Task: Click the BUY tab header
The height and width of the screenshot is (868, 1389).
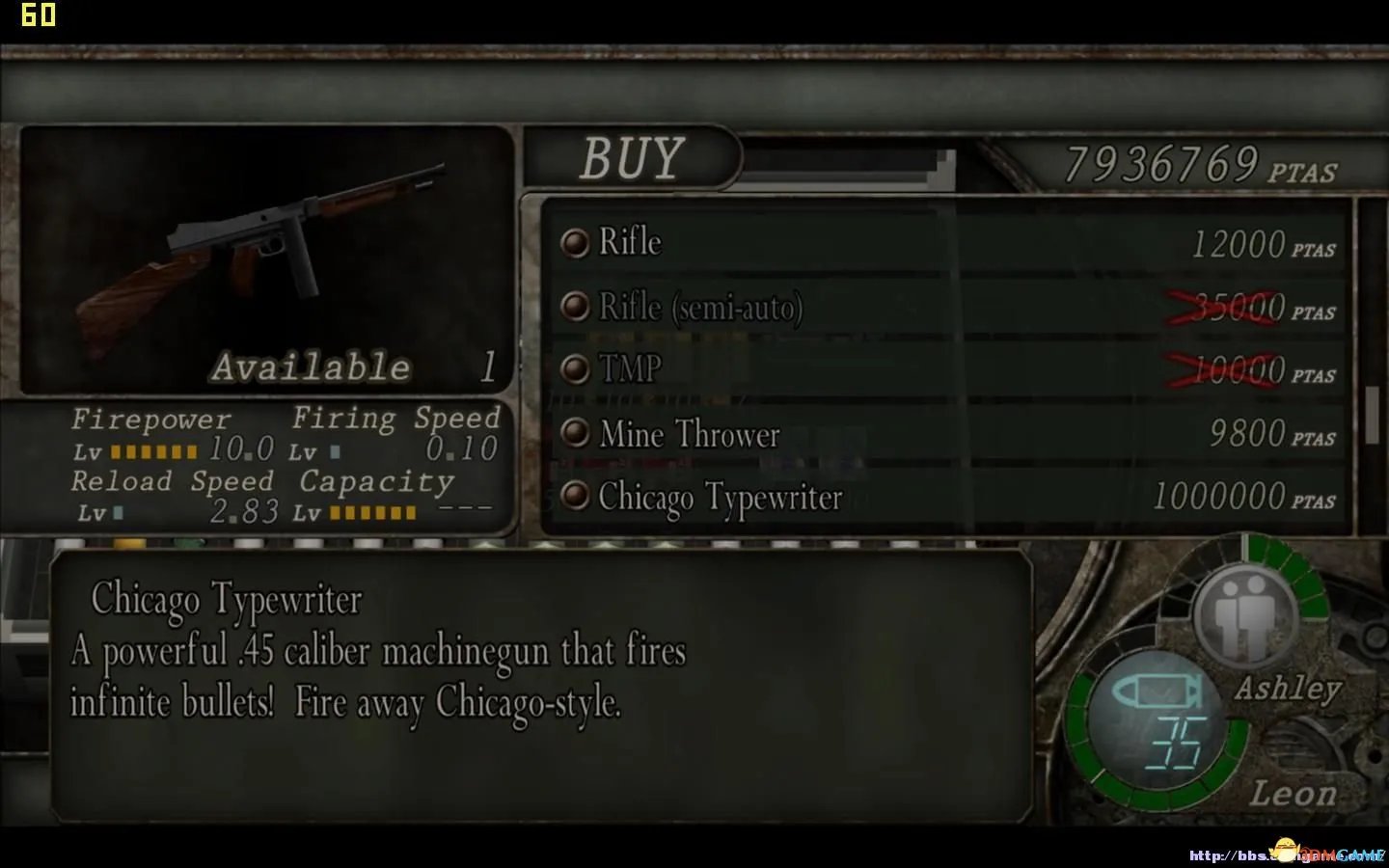Action: pos(632,158)
